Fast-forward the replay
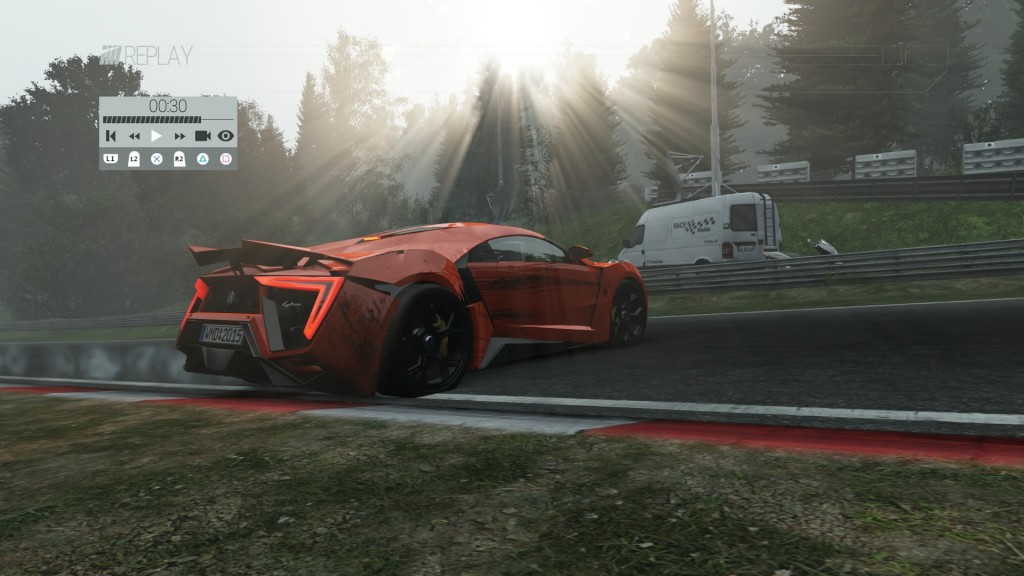This screenshot has width=1024, height=576. pos(180,136)
